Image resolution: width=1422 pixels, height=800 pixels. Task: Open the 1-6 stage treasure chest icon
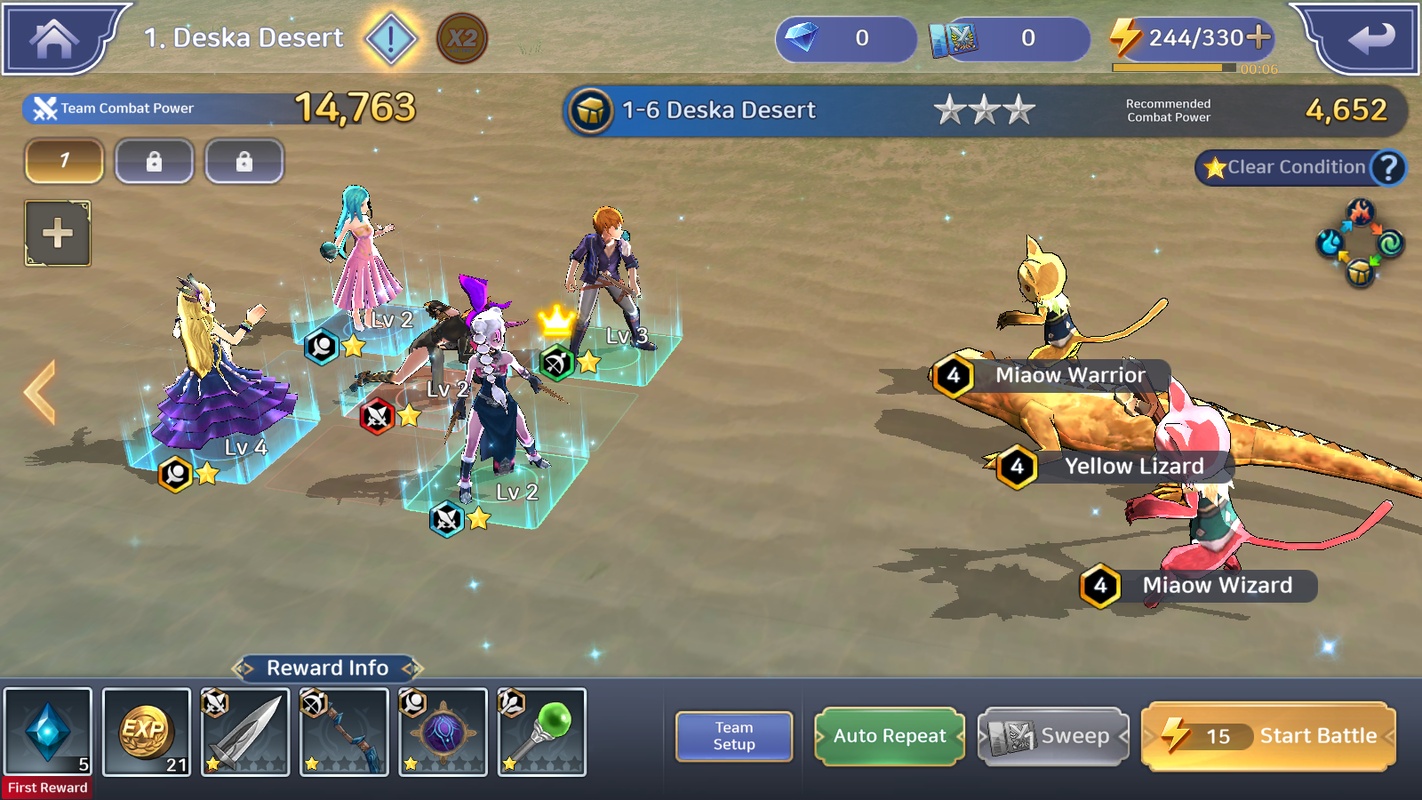[x=590, y=110]
